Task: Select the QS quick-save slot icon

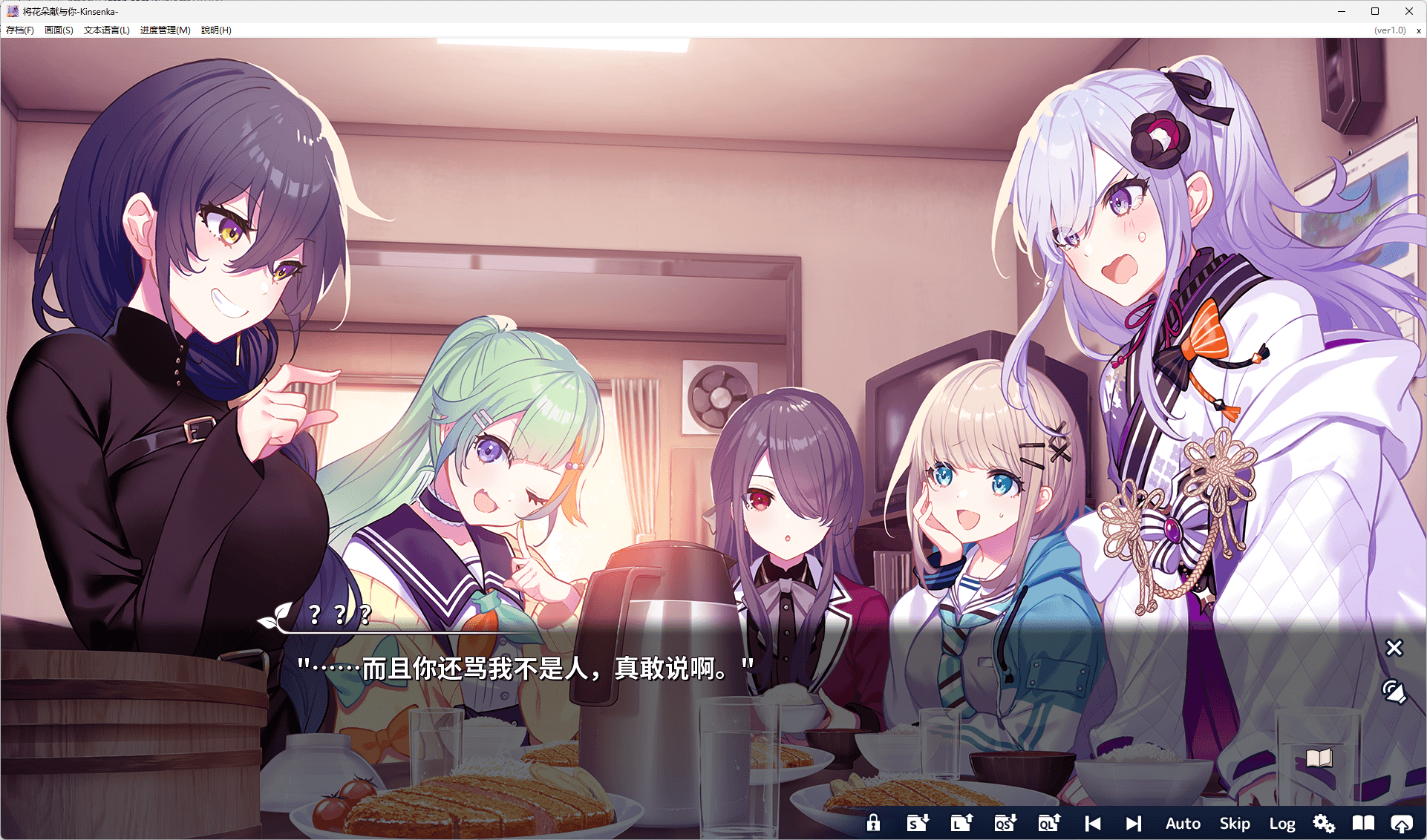Action: (x=1005, y=823)
